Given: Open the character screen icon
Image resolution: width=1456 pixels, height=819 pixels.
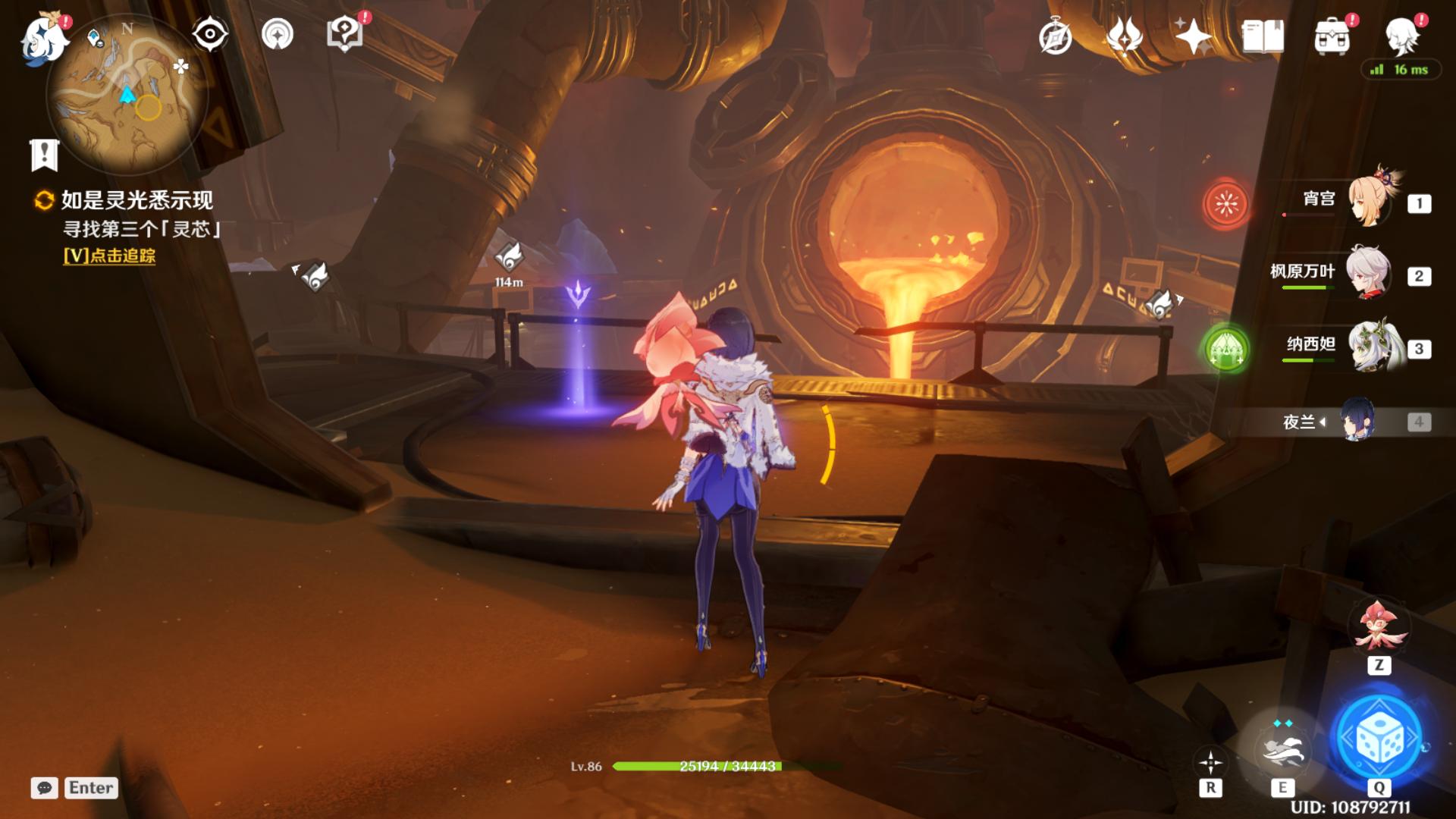Looking at the screenshot, I should point(1401,36).
